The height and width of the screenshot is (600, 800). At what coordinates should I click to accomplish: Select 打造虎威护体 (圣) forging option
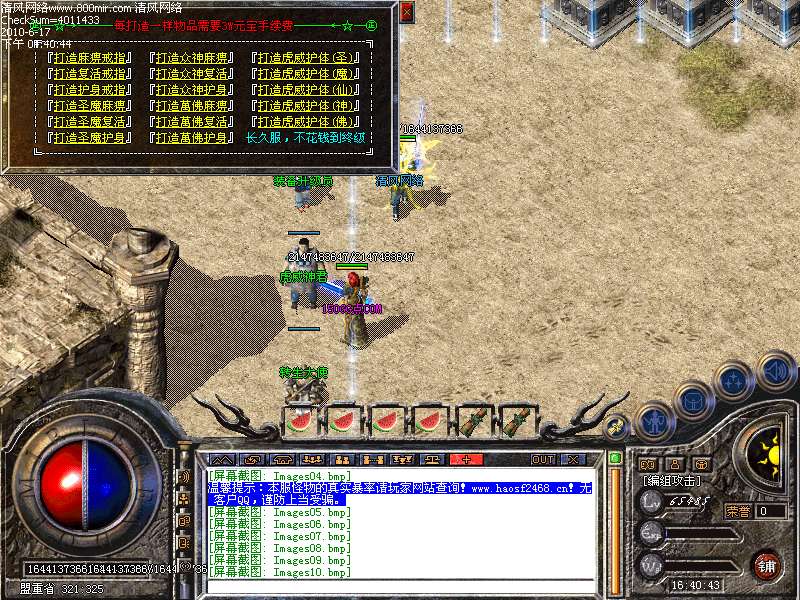click(306, 58)
